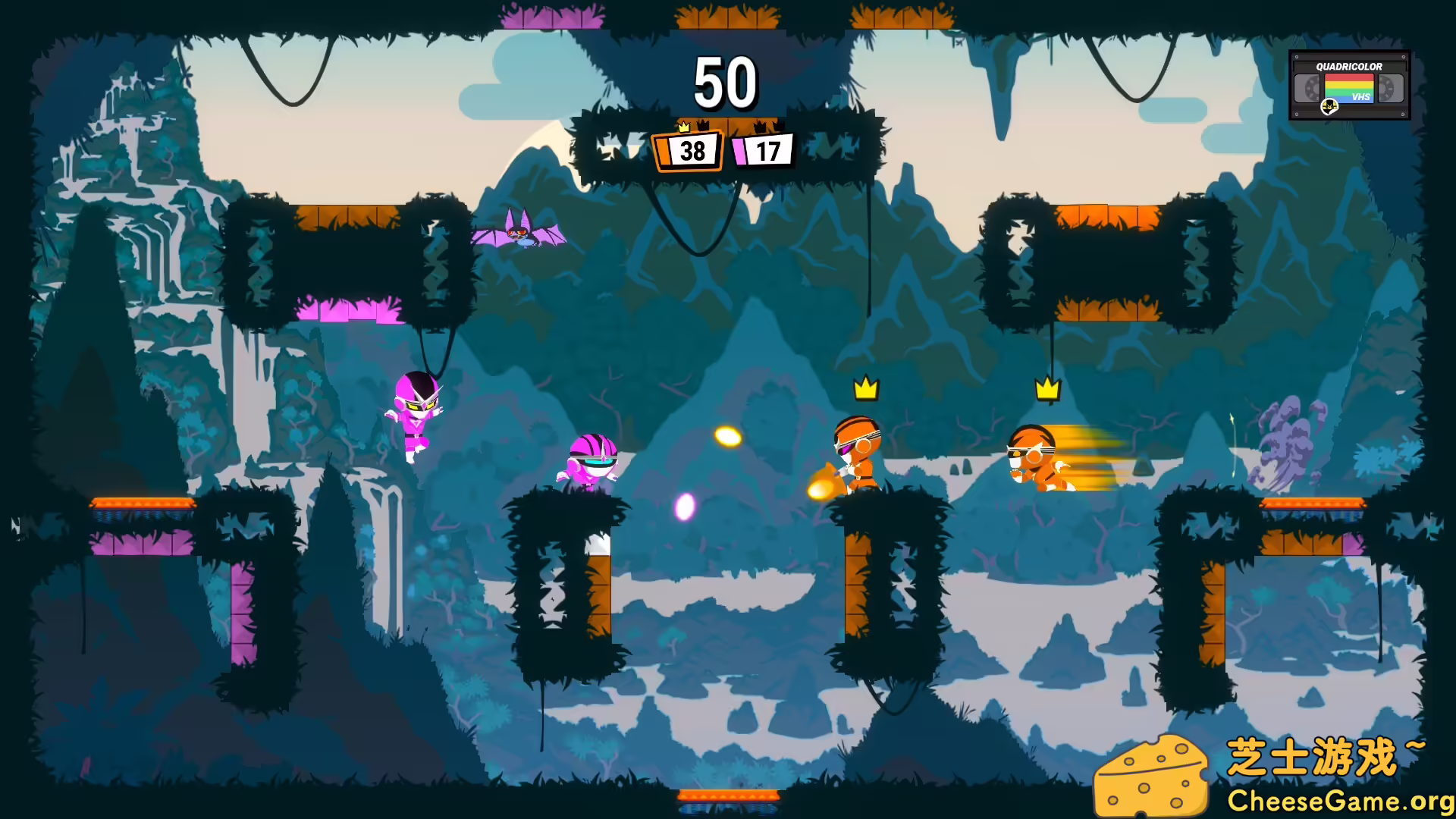Click the crown above the right orange ninja
The width and height of the screenshot is (1456, 819).
1047,391
